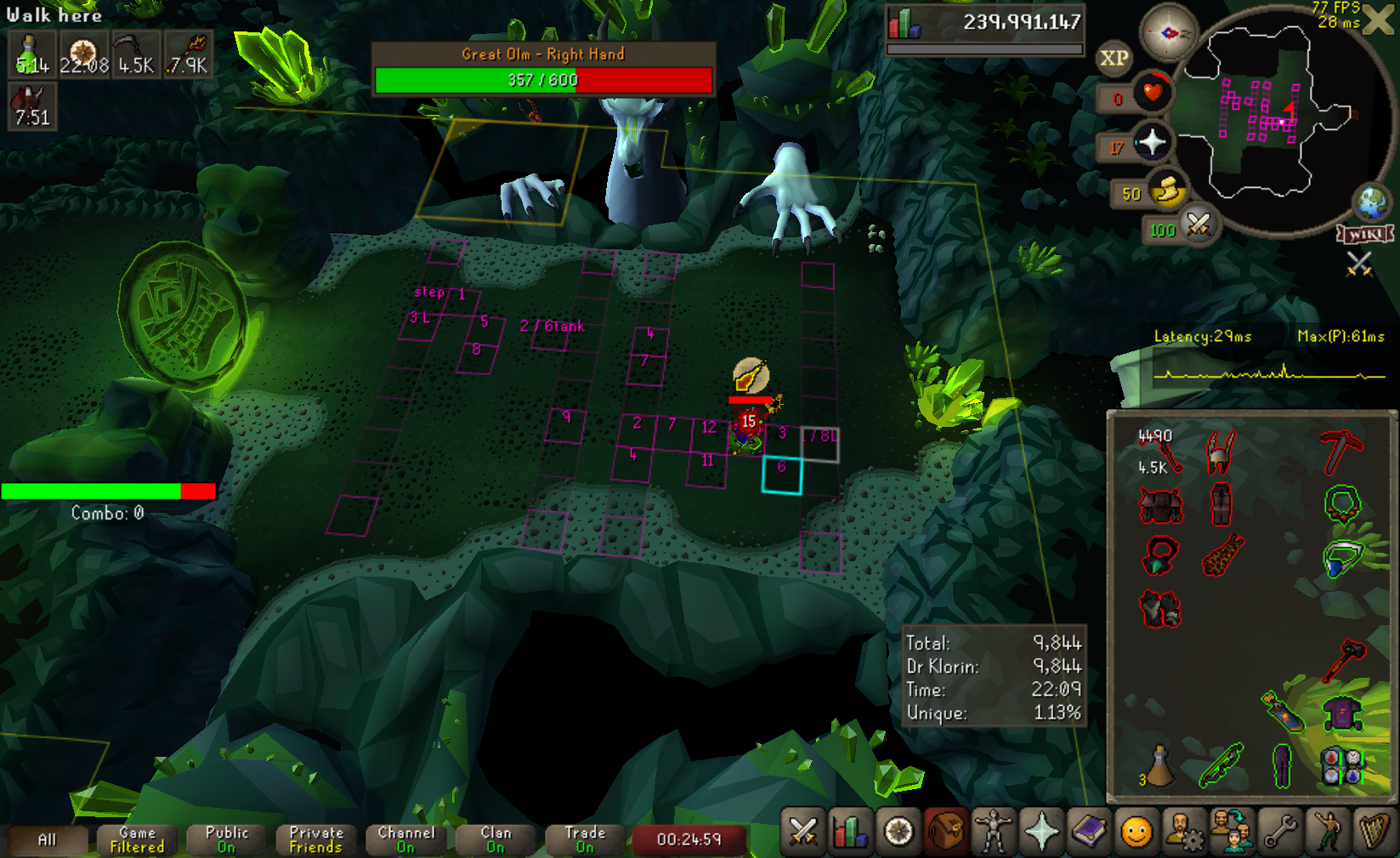Switch to the Spellbook tab
Viewport: 1400px width, 858px height.
[1088, 832]
